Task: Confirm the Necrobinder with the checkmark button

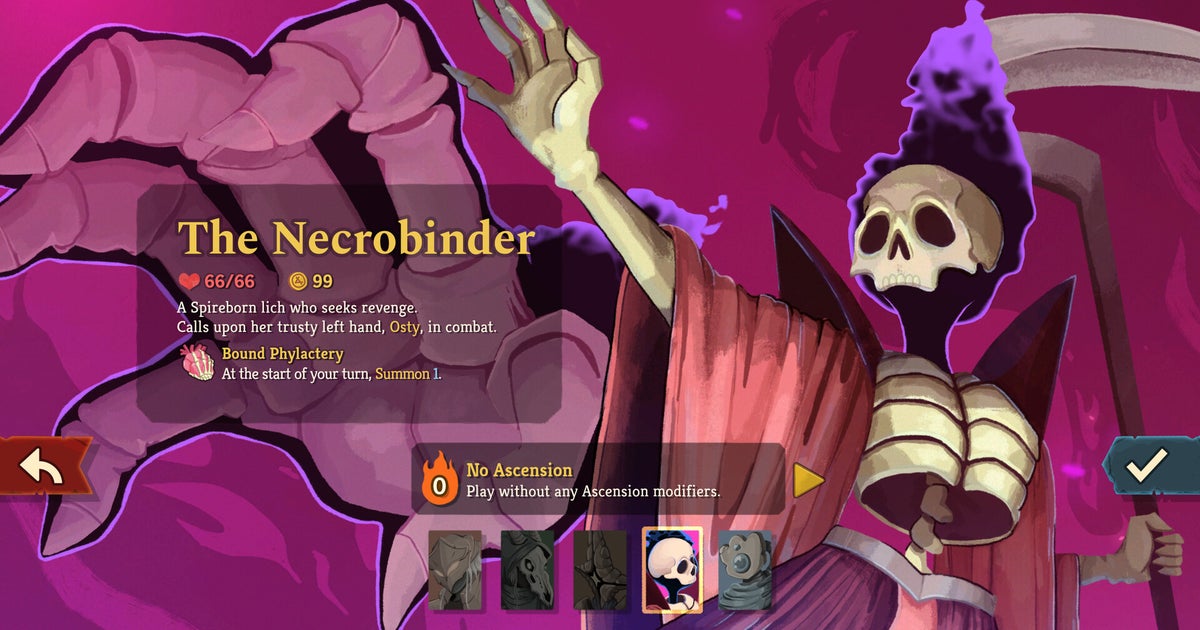Action: [x=1148, y=464]
